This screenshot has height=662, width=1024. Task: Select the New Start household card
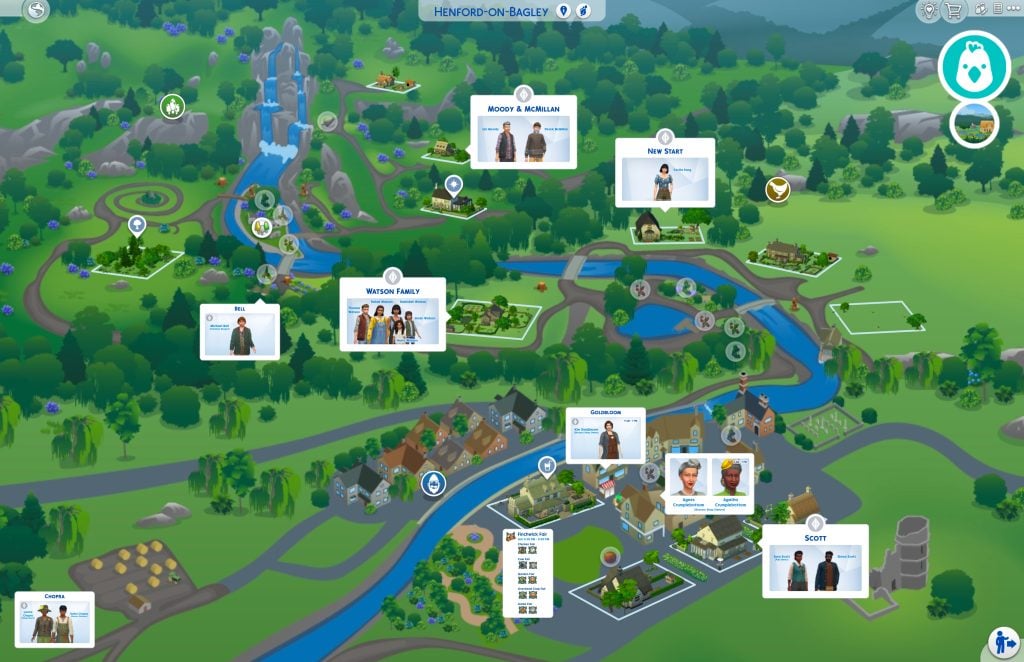[x=664, y=173]
